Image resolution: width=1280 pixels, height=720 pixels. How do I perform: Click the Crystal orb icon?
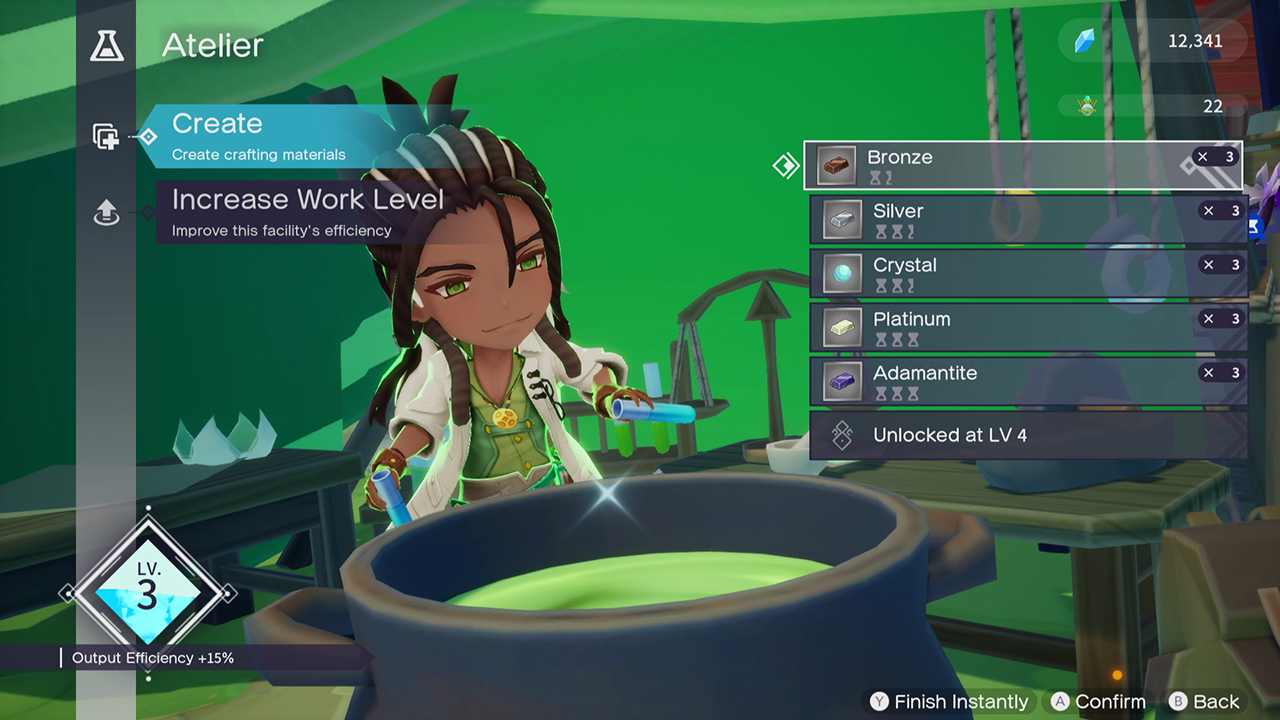pos(842,273)
